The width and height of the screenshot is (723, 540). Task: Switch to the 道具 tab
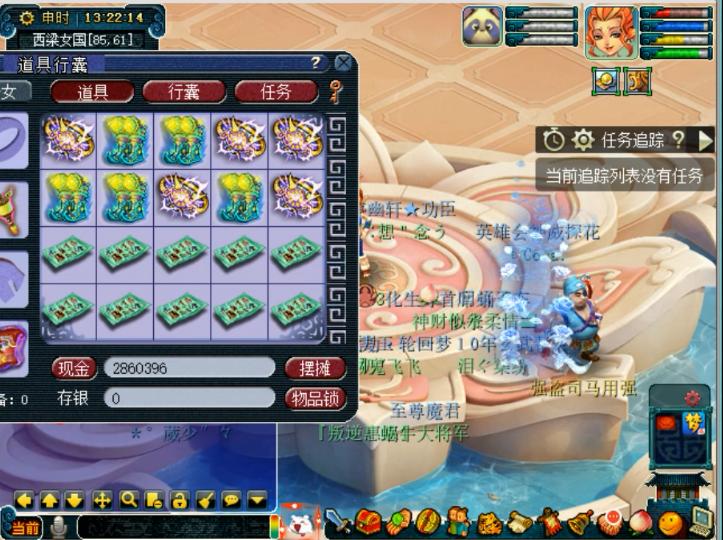[92, 92]
